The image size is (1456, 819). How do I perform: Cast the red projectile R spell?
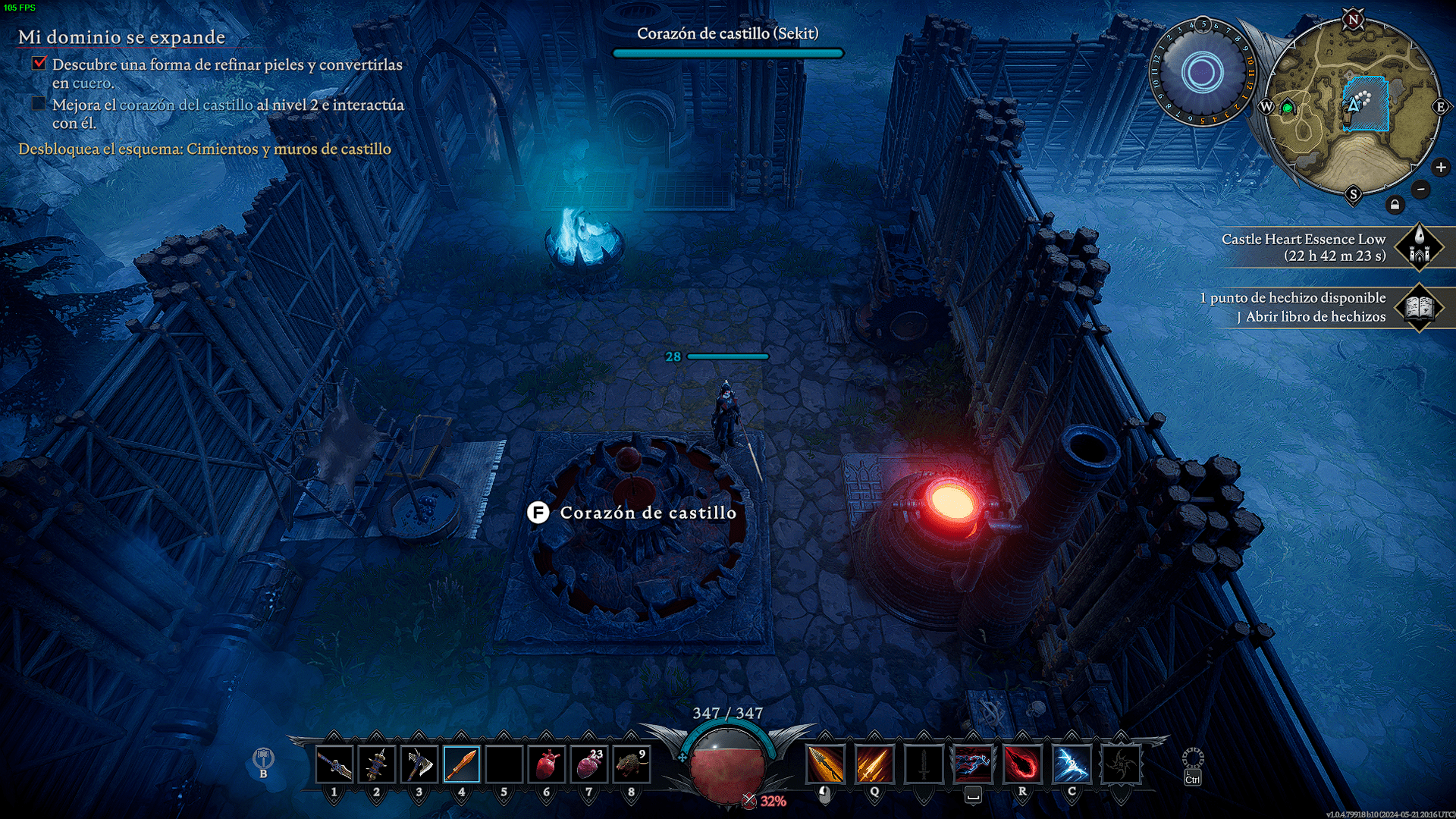1022,764
